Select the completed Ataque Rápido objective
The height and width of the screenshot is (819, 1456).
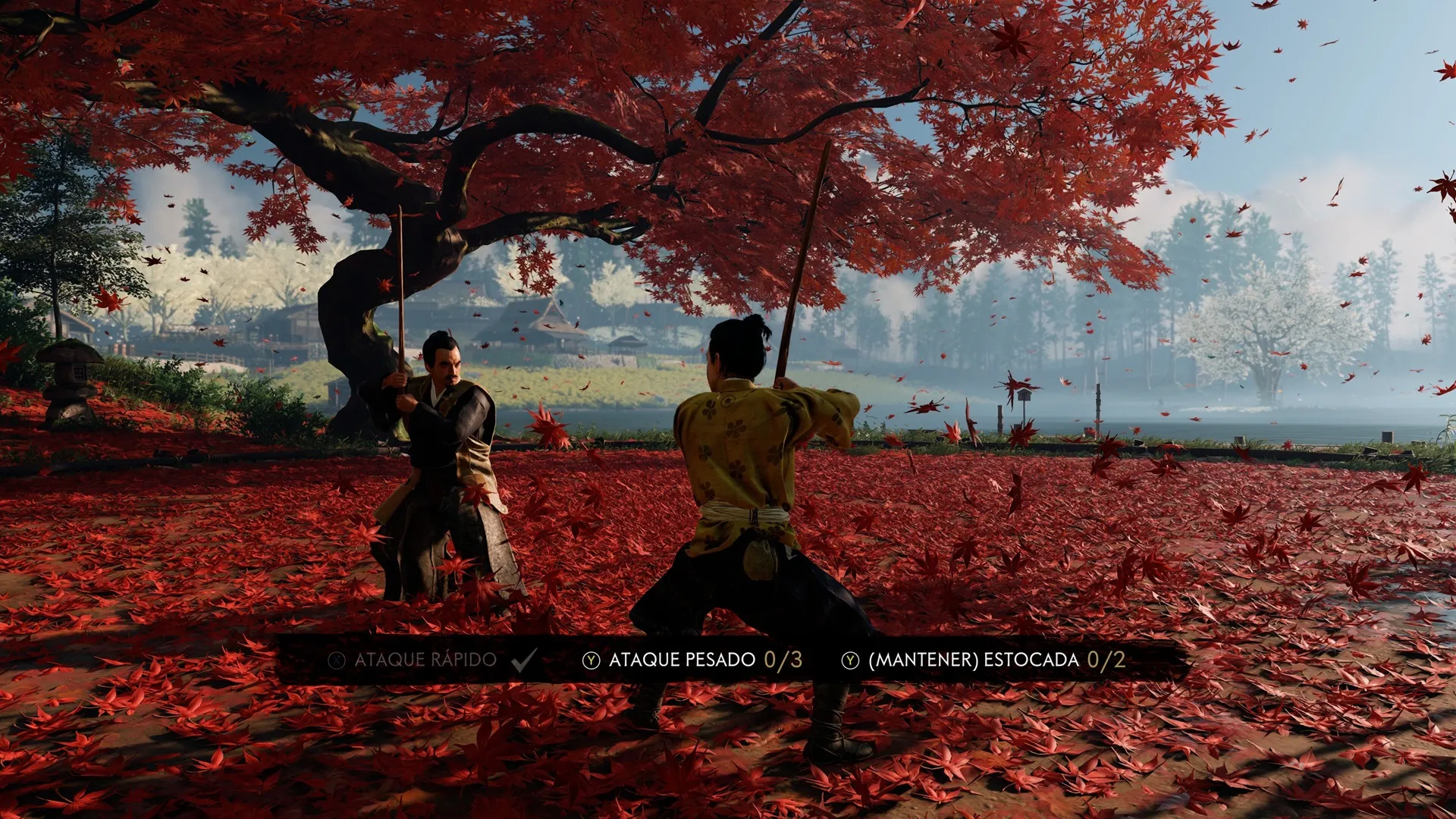pyautogui.click(x=425, y=660)
